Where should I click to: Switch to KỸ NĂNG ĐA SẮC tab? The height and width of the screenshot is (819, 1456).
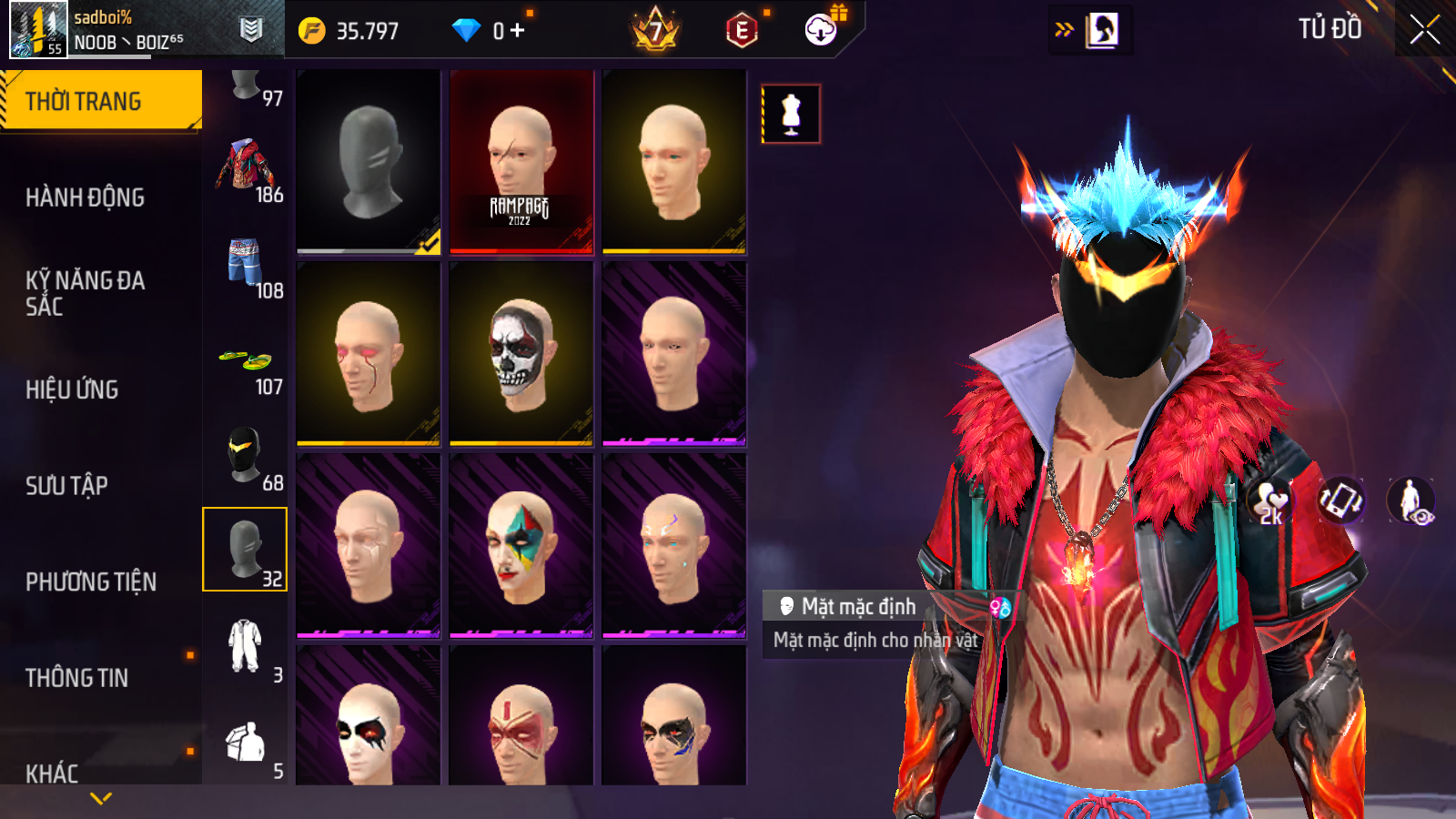pos(85,293)
